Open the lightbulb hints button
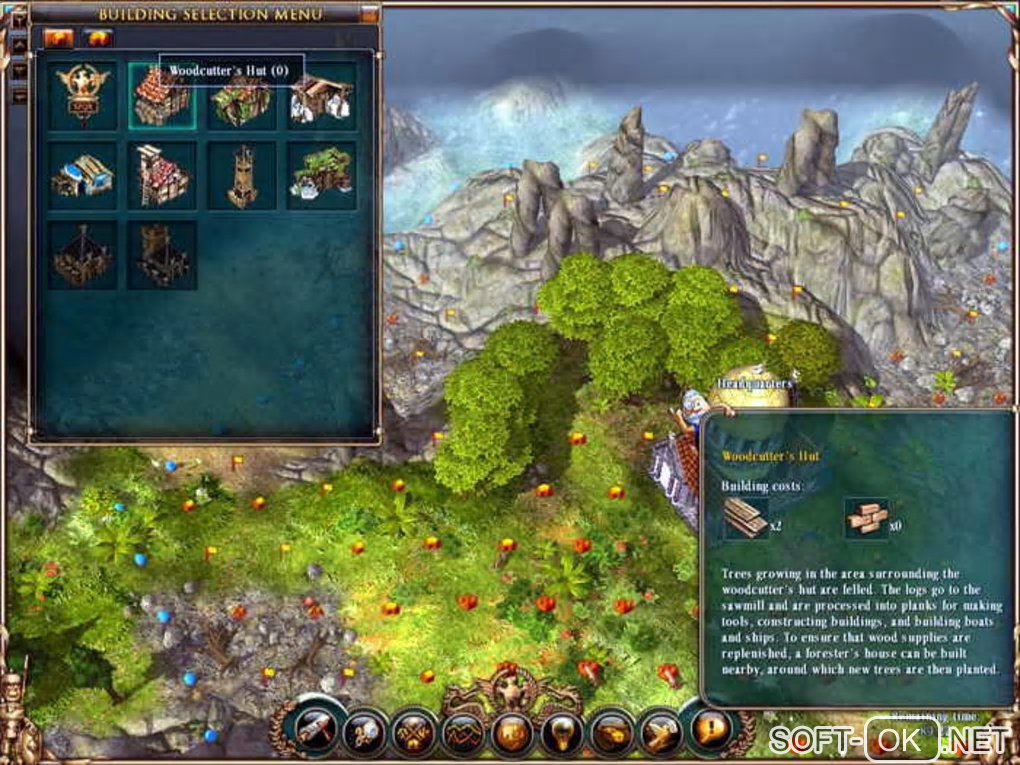Screen dimensions: 1020x765 (561, 733)
